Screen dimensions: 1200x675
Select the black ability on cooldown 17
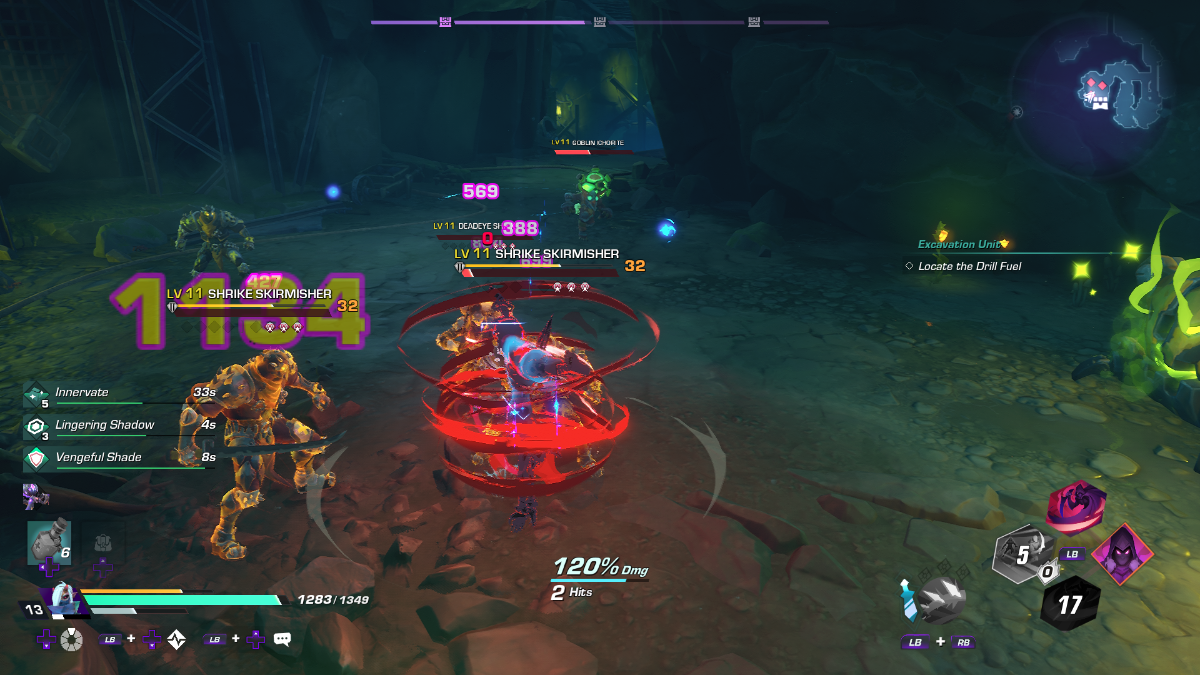(x=1070, y=604)
